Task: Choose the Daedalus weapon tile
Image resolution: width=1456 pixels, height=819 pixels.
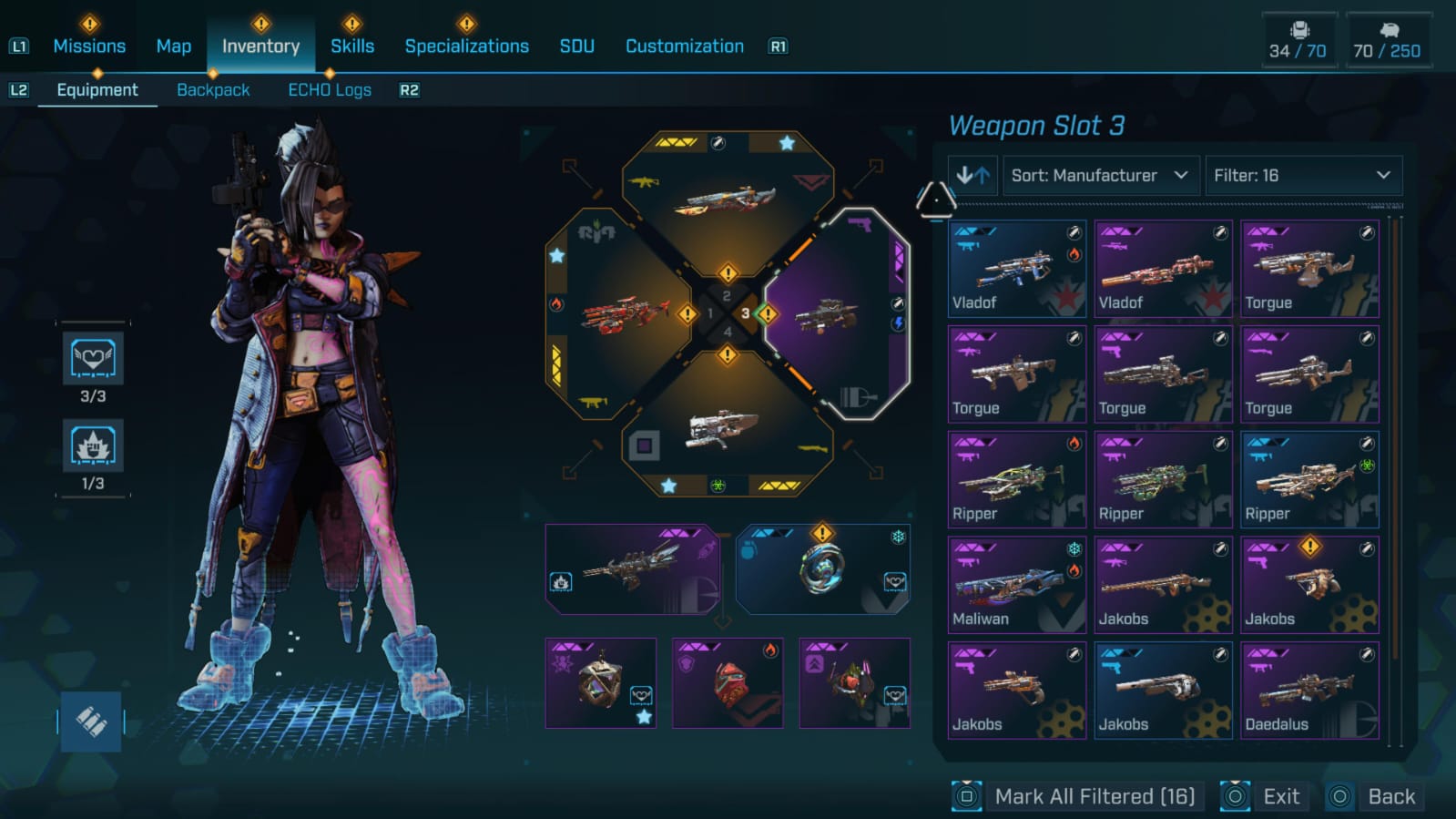Action: click(1309, 691)
